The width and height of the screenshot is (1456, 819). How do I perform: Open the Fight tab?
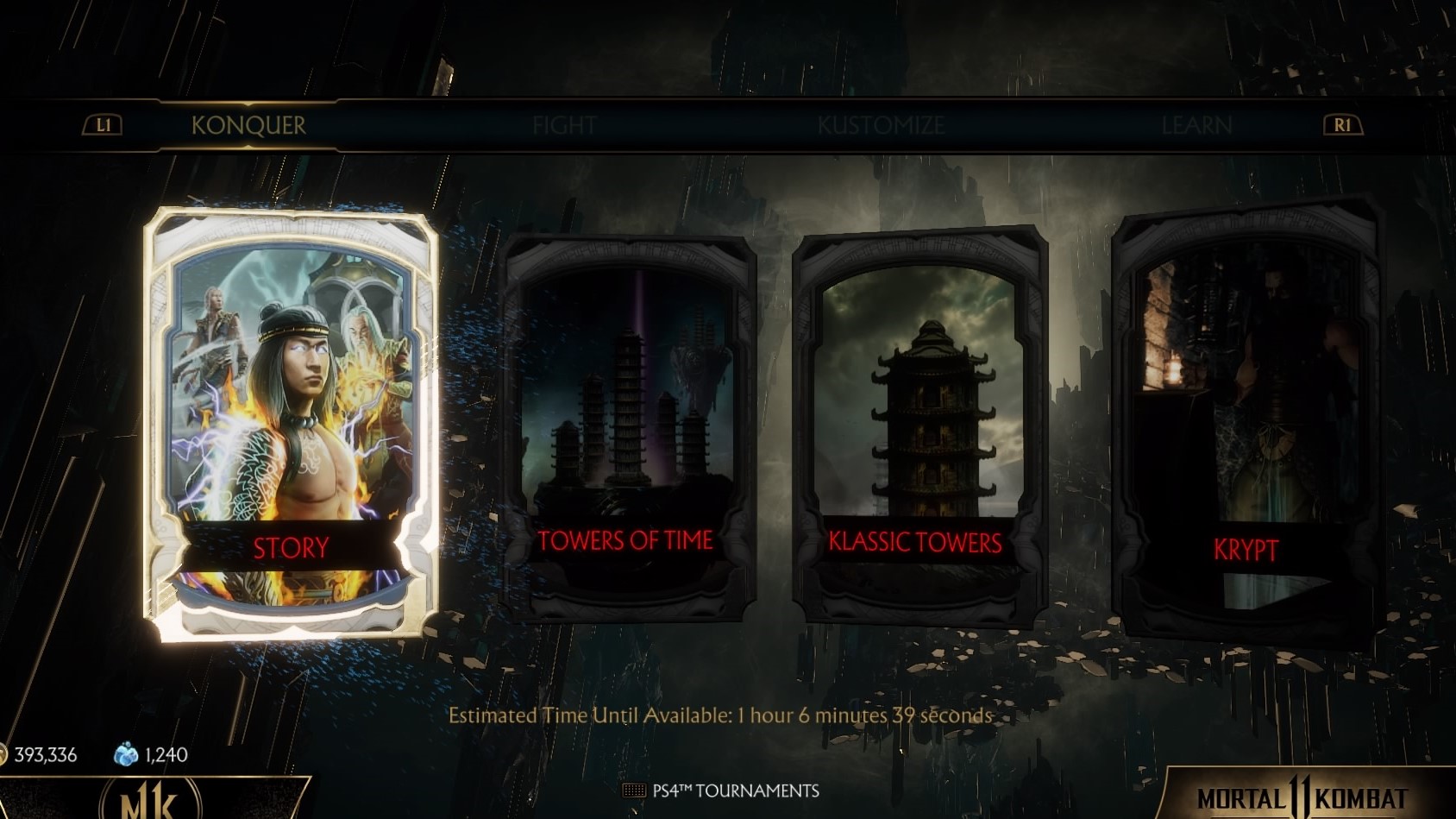[564, 126]
